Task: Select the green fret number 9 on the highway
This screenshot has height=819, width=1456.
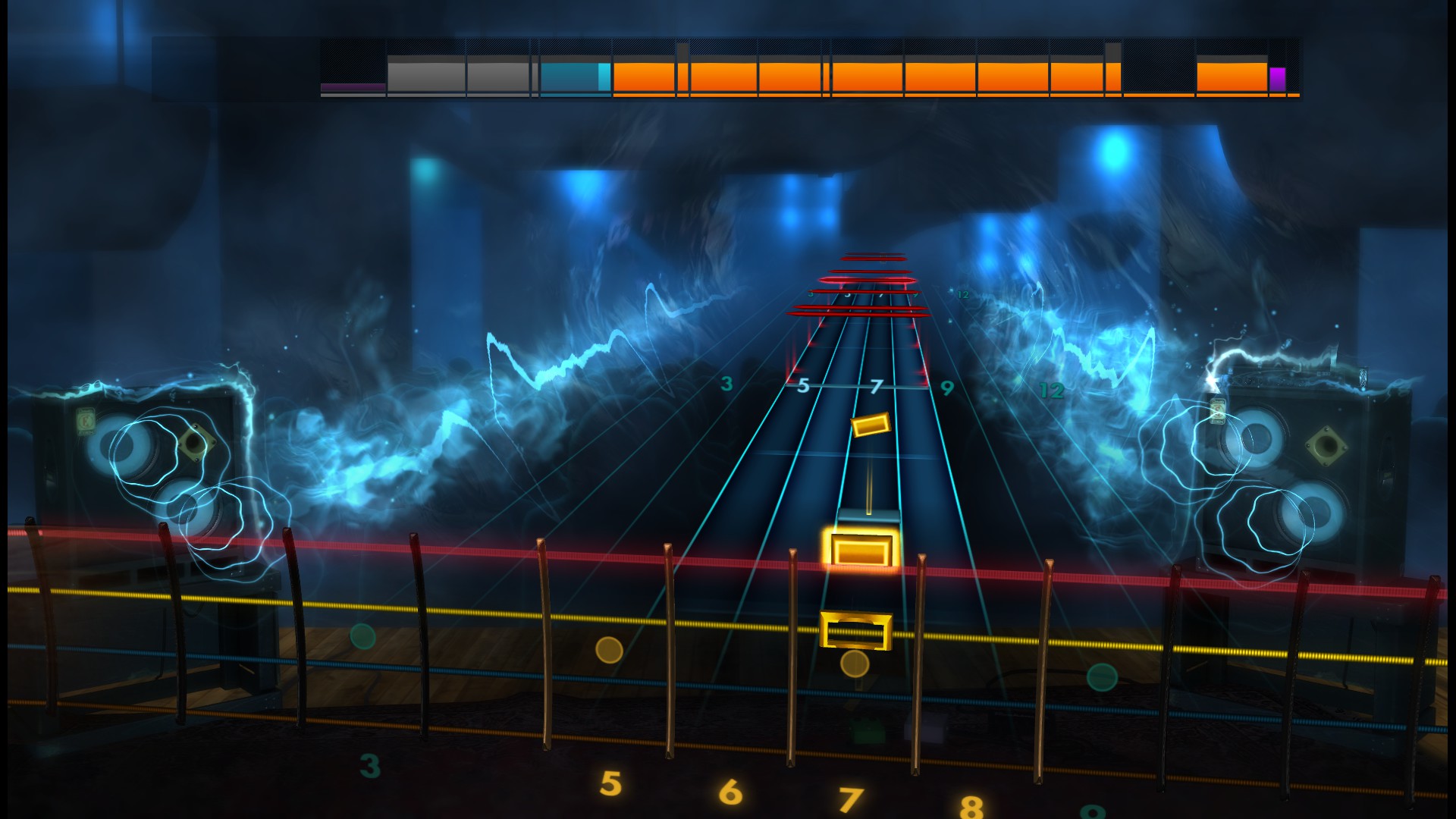Action: [946, 389]
